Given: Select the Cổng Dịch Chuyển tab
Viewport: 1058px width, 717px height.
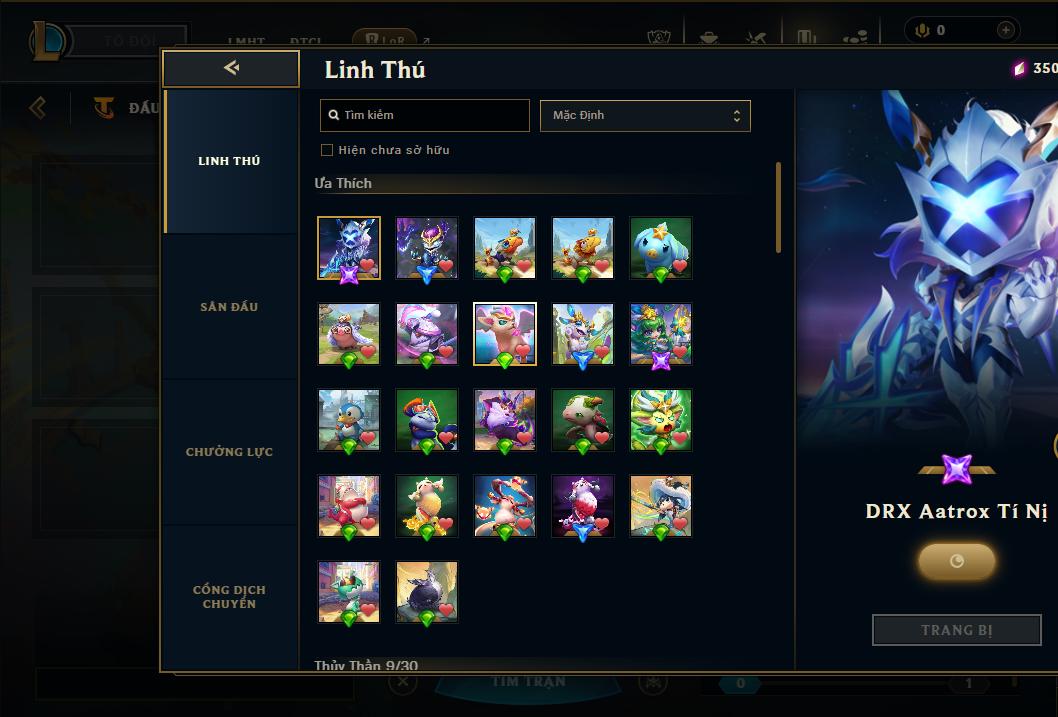Looking at the screenshot, I should (229, 596).
